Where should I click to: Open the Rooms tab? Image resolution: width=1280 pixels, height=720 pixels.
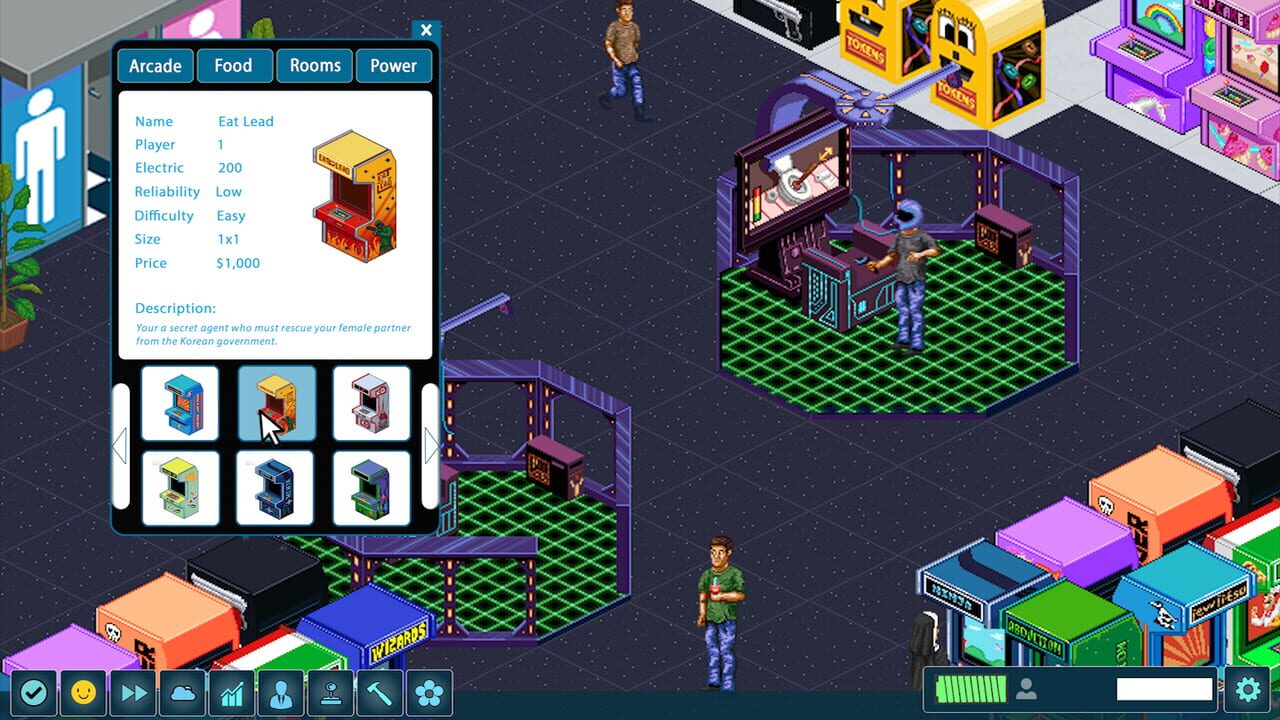coord(314,65)
